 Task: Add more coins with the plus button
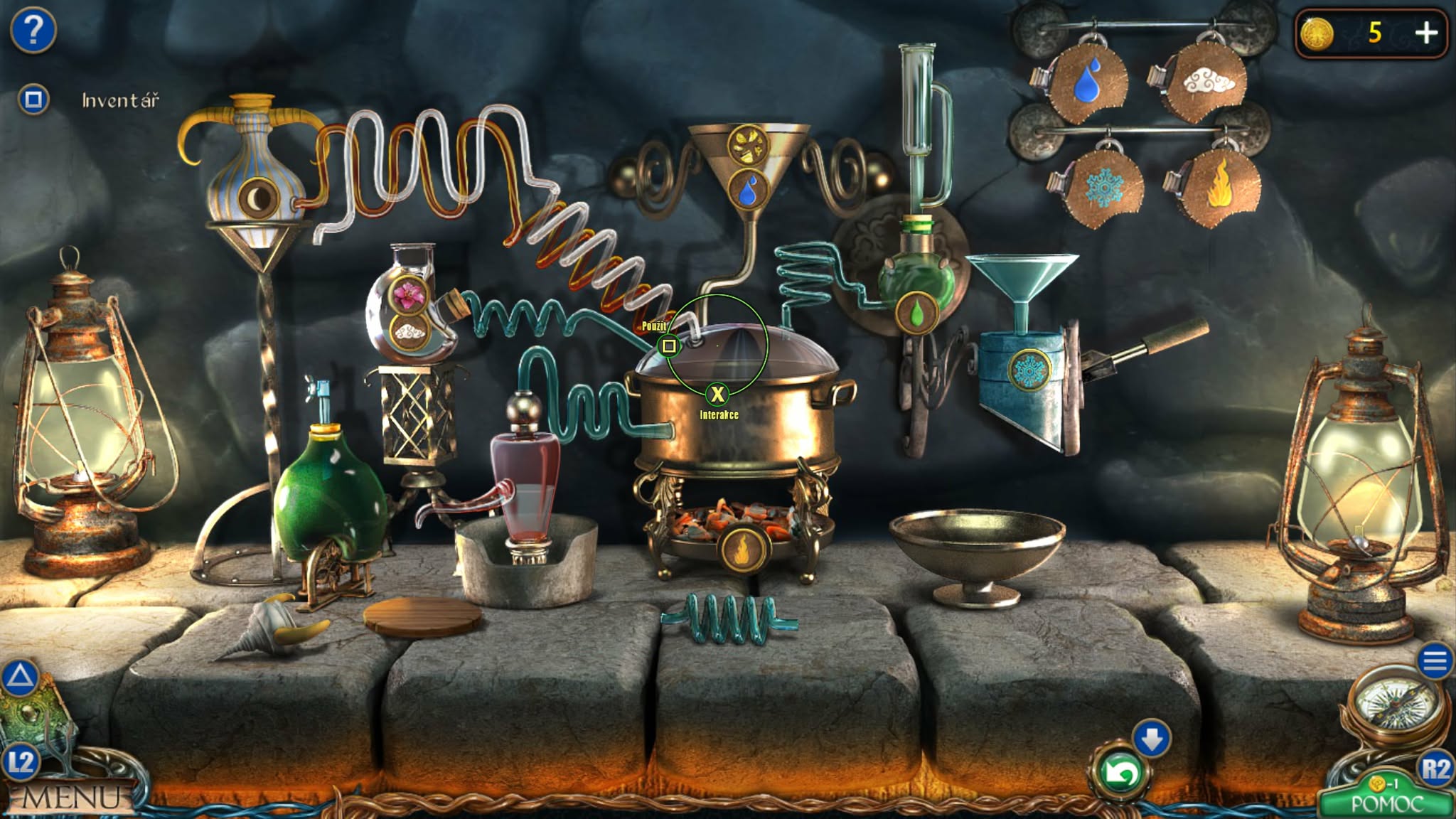pos(1426,33)
